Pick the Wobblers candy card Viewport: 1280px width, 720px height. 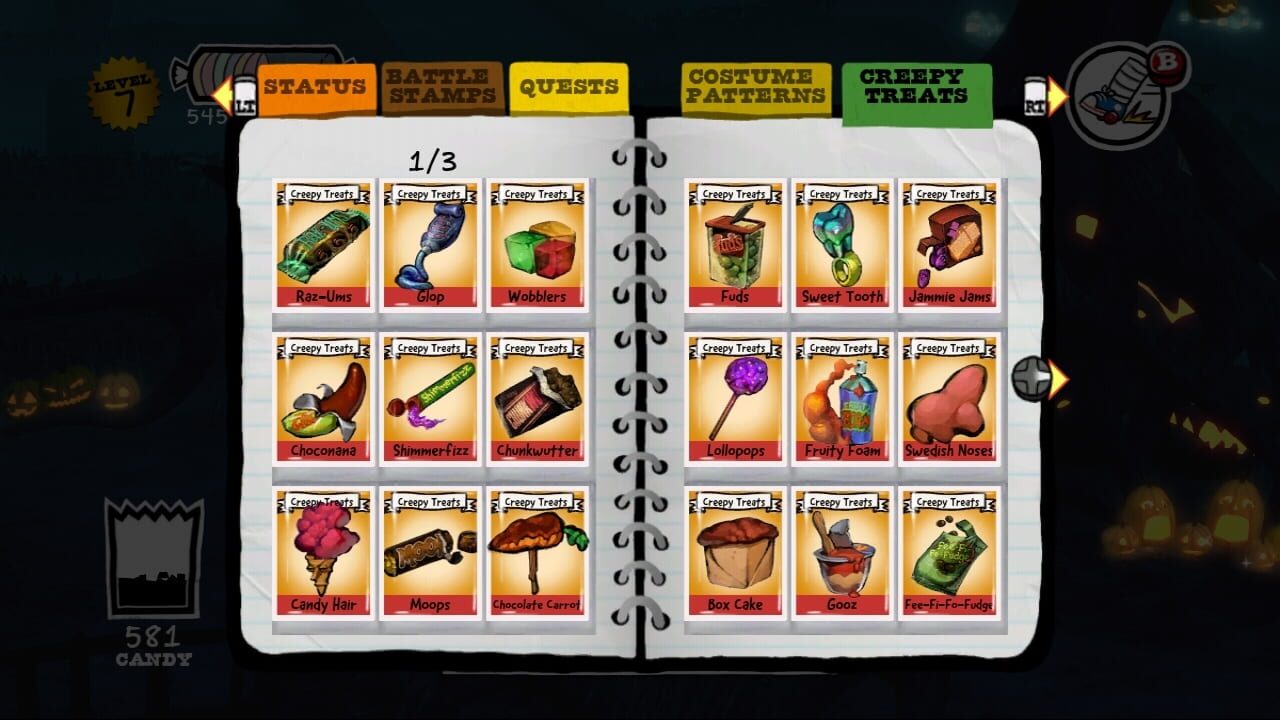tap(537, 247)
